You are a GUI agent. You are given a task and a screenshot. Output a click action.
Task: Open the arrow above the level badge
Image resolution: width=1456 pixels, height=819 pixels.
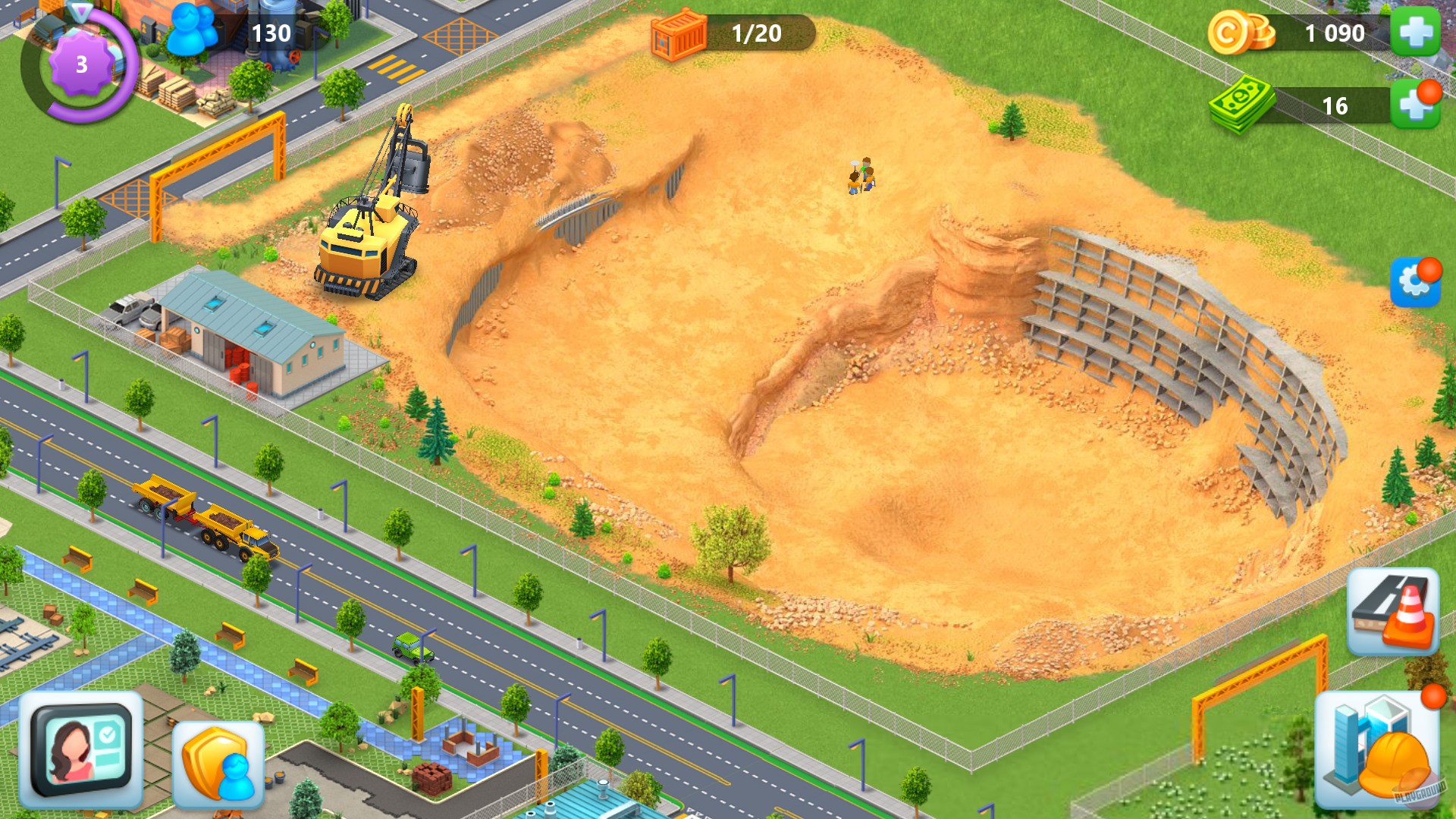tap(79, 11)
